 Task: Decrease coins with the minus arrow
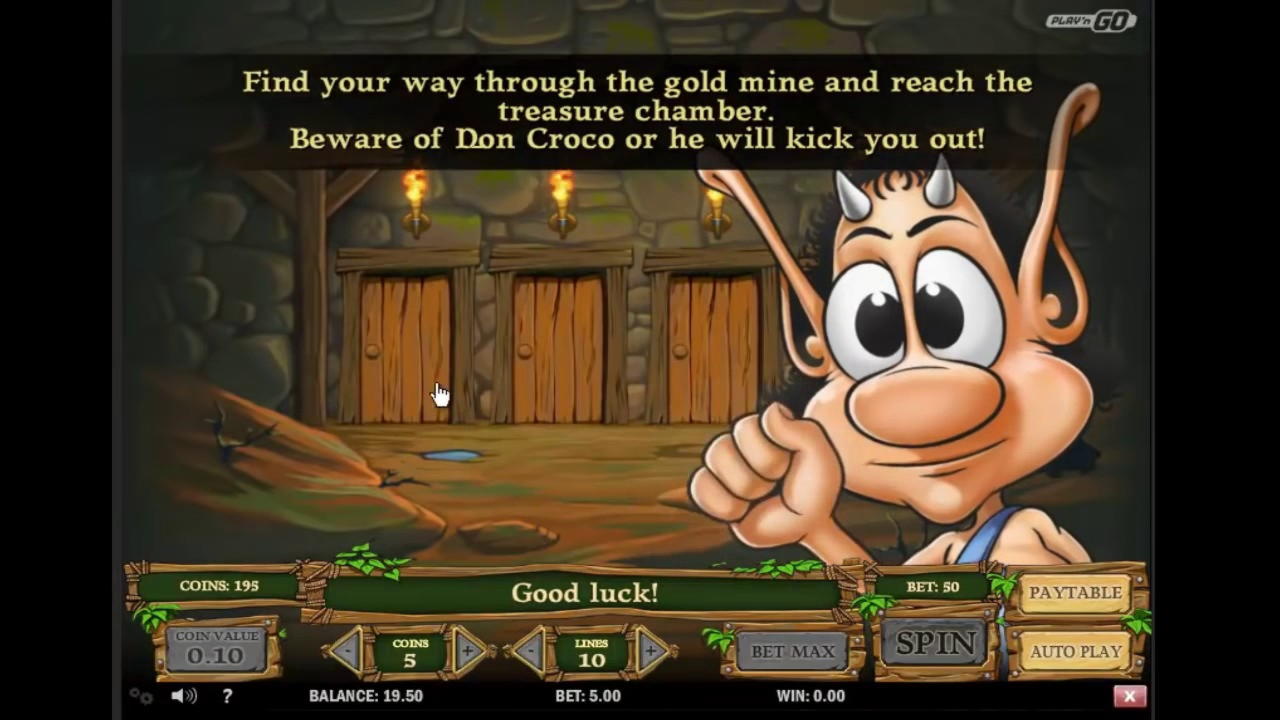347,652
